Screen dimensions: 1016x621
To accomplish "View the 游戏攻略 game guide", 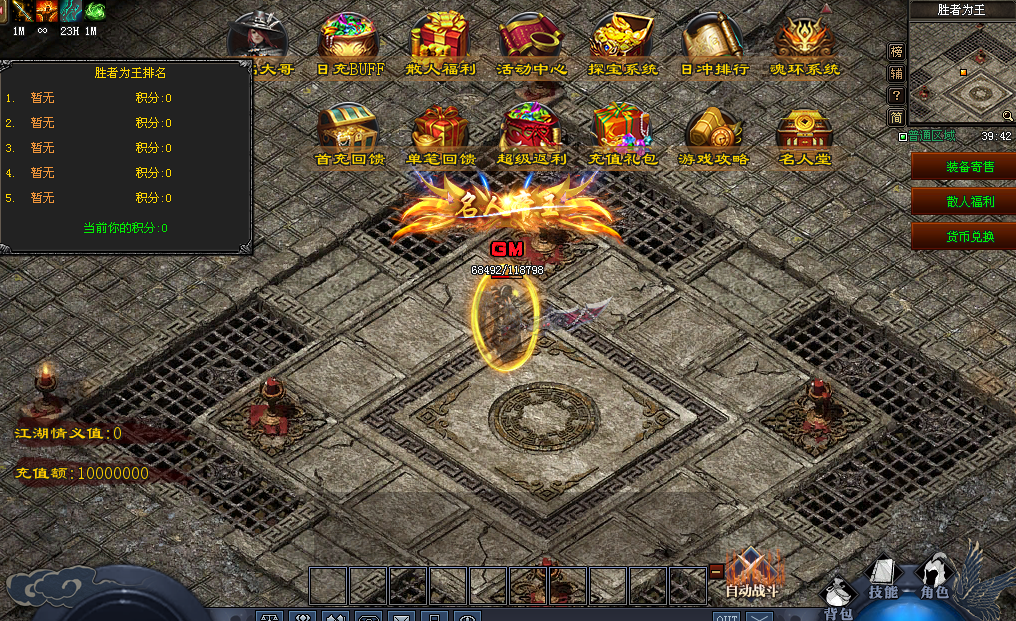I will coord(714,130).
